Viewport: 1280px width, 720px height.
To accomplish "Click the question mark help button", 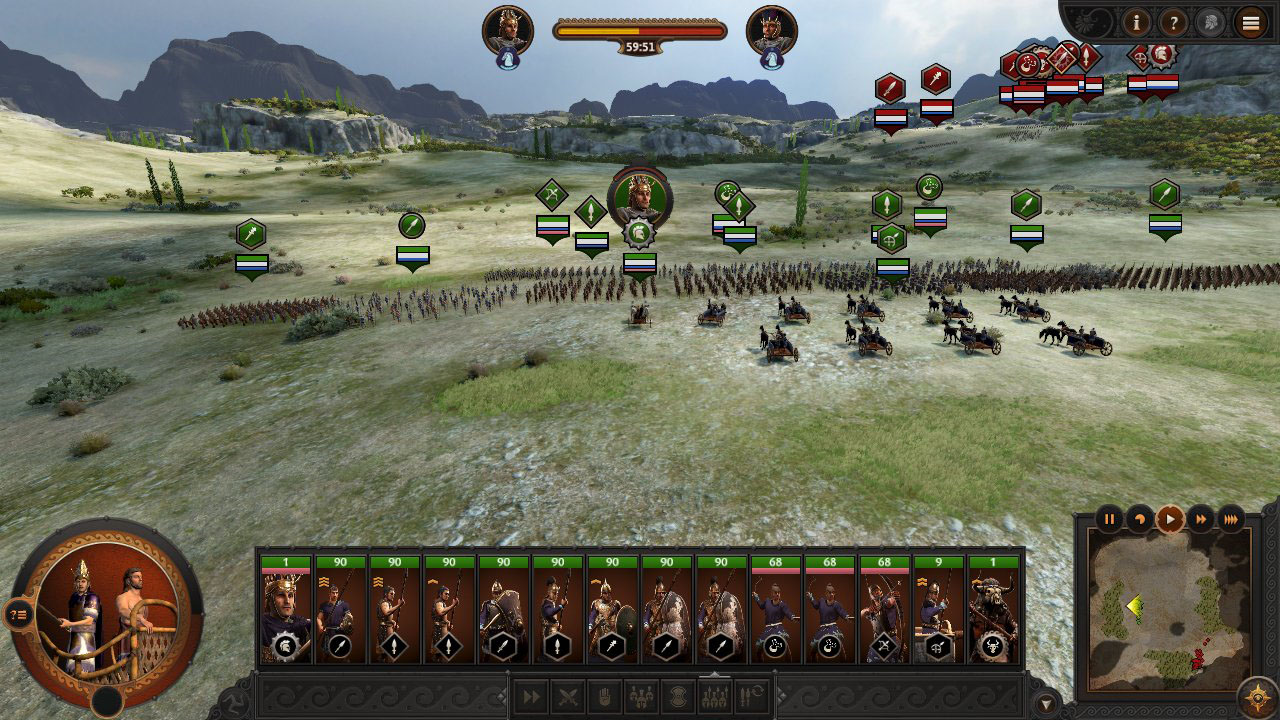I will [x=1173, y=21].
